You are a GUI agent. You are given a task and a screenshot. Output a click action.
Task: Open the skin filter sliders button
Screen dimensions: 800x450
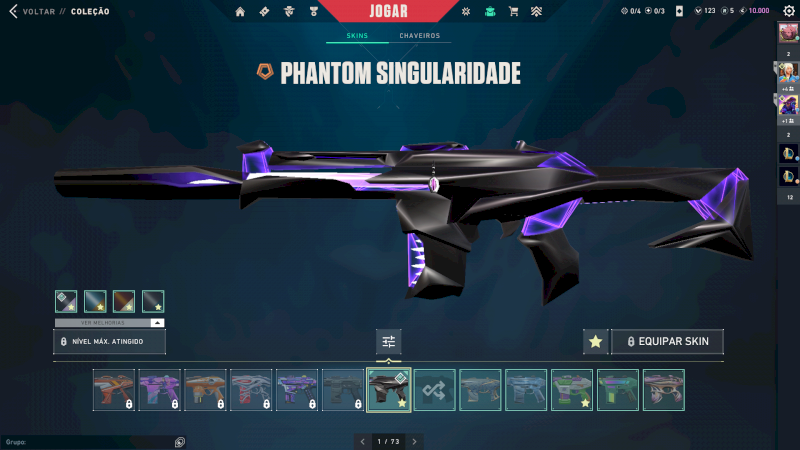(389, 342)
